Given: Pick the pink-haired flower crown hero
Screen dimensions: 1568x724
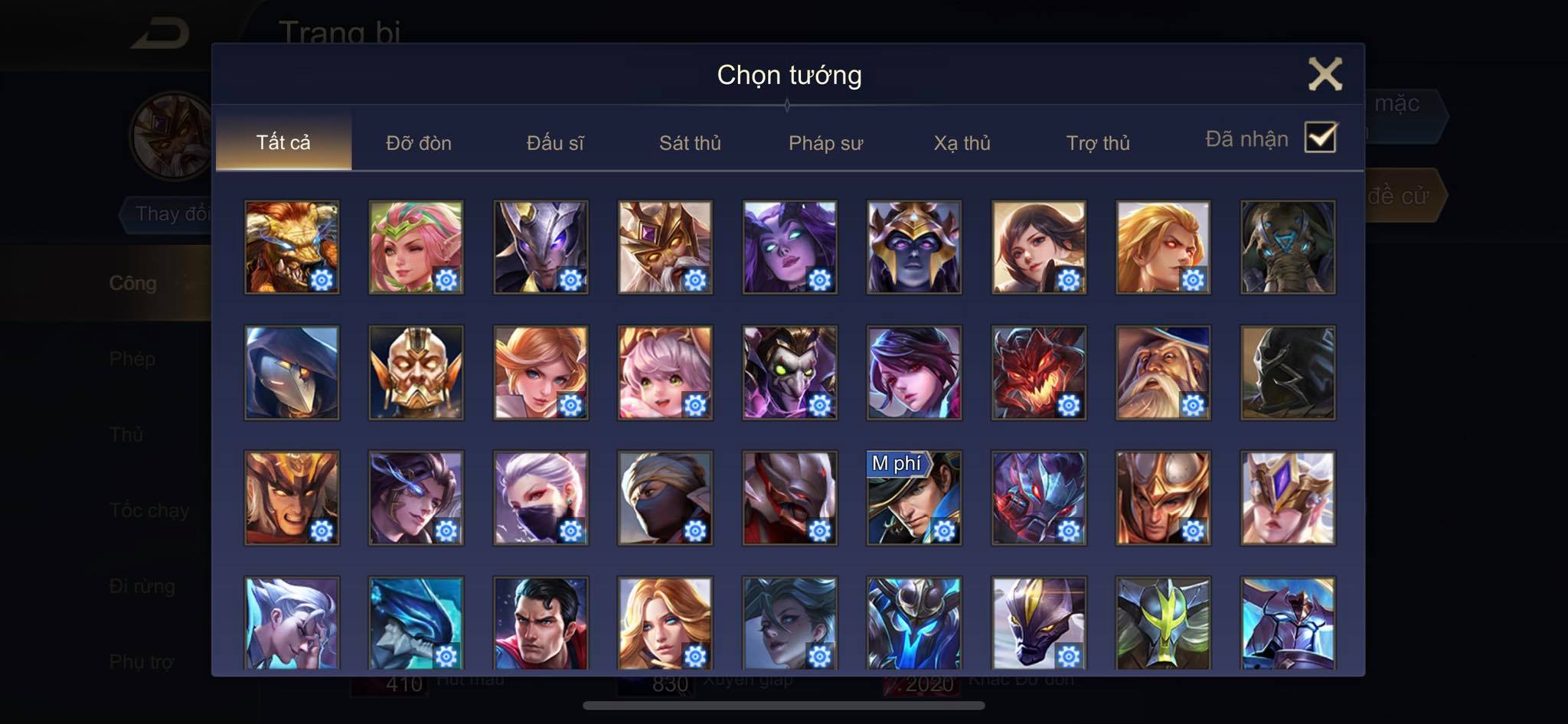Looking at the screenshot, I should [416, 247].
